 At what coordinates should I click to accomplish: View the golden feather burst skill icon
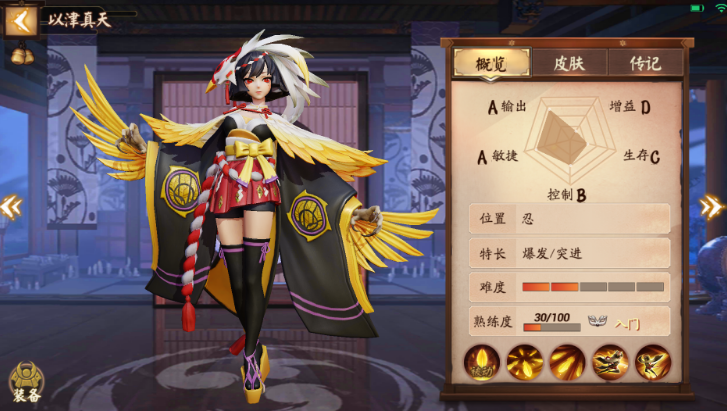(525, 362)
